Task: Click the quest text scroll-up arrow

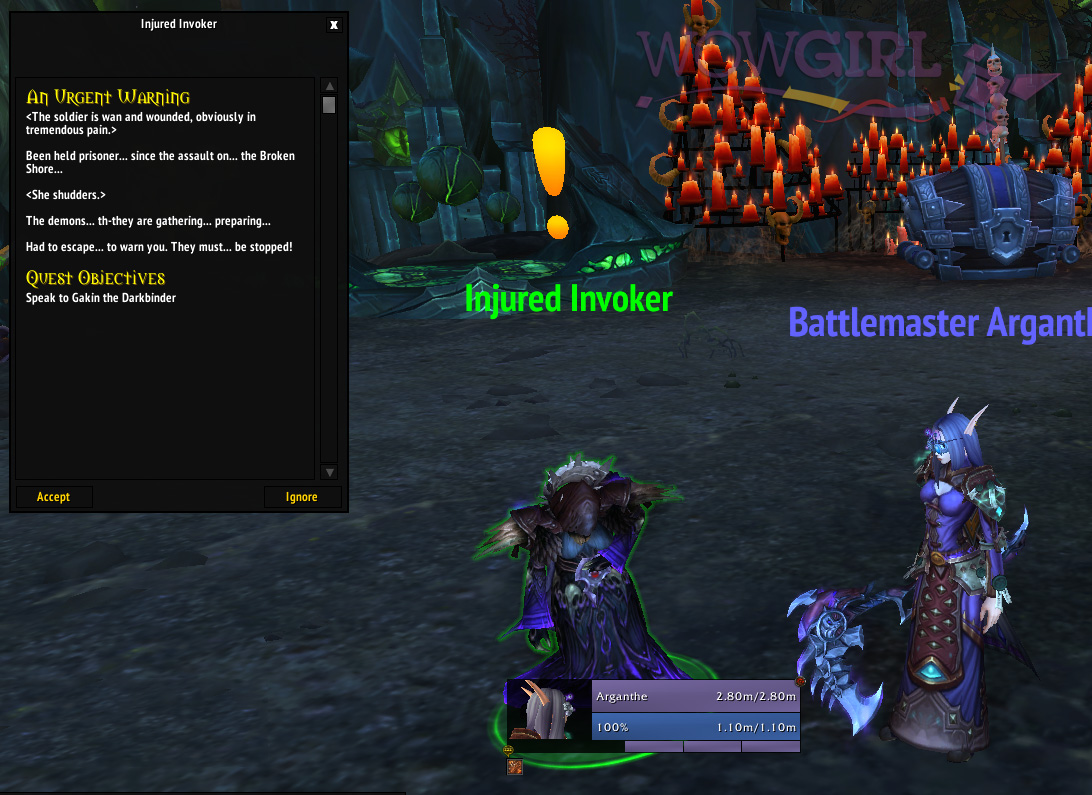Action: coord(329,87)
